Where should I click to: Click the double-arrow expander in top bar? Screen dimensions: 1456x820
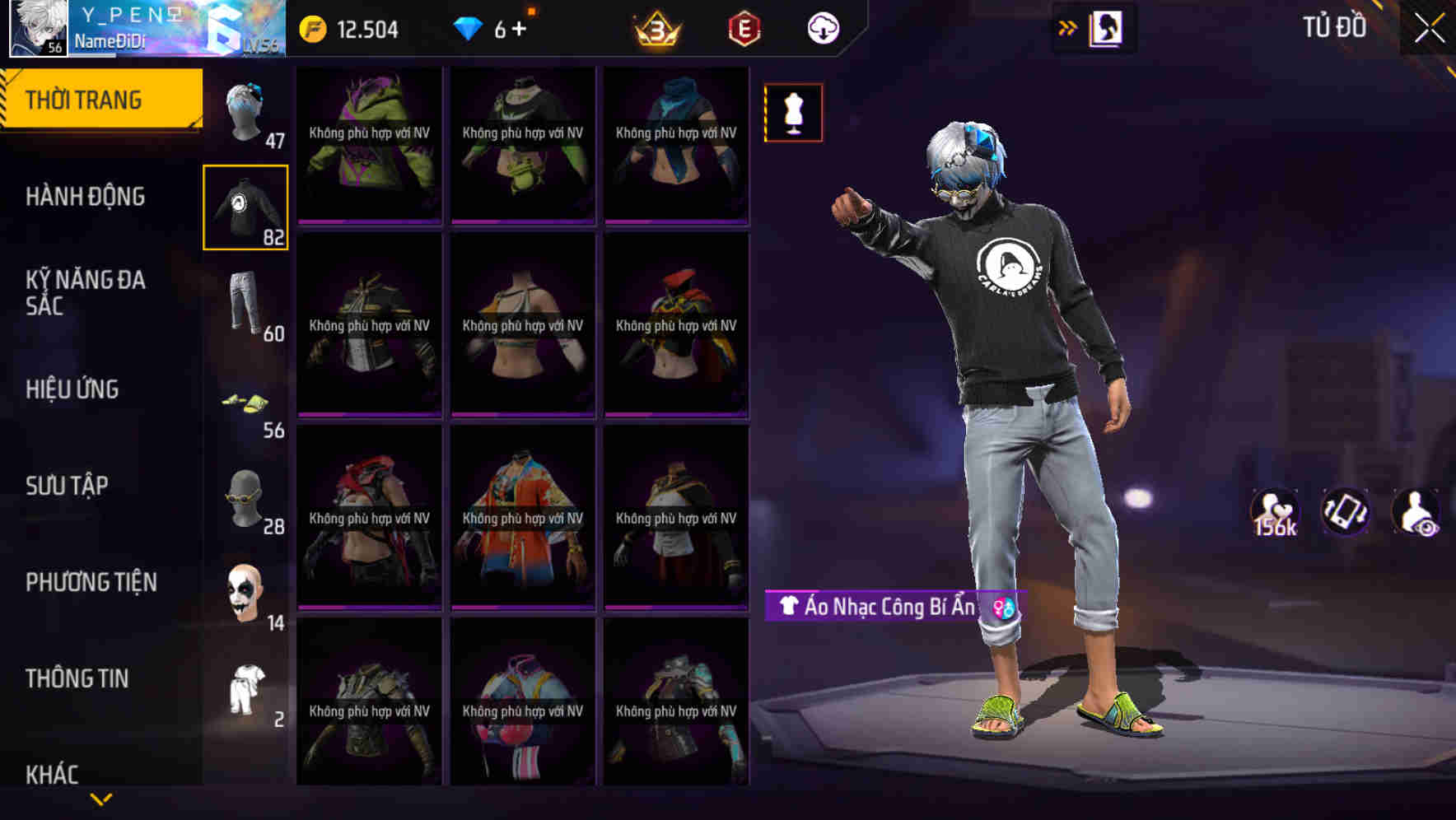(x=1067, y=26)
